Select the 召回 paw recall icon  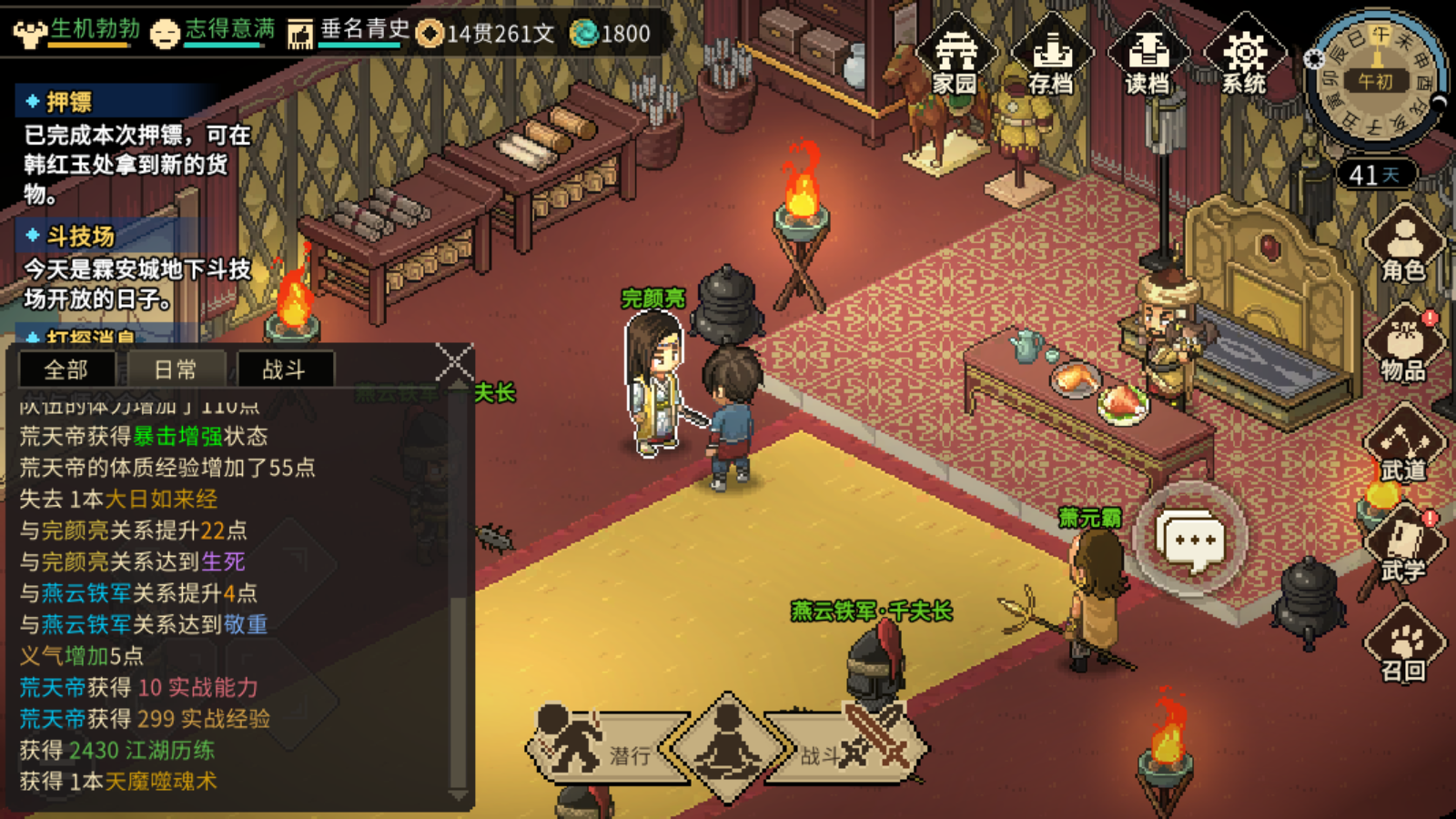(x=1404, y=646)
